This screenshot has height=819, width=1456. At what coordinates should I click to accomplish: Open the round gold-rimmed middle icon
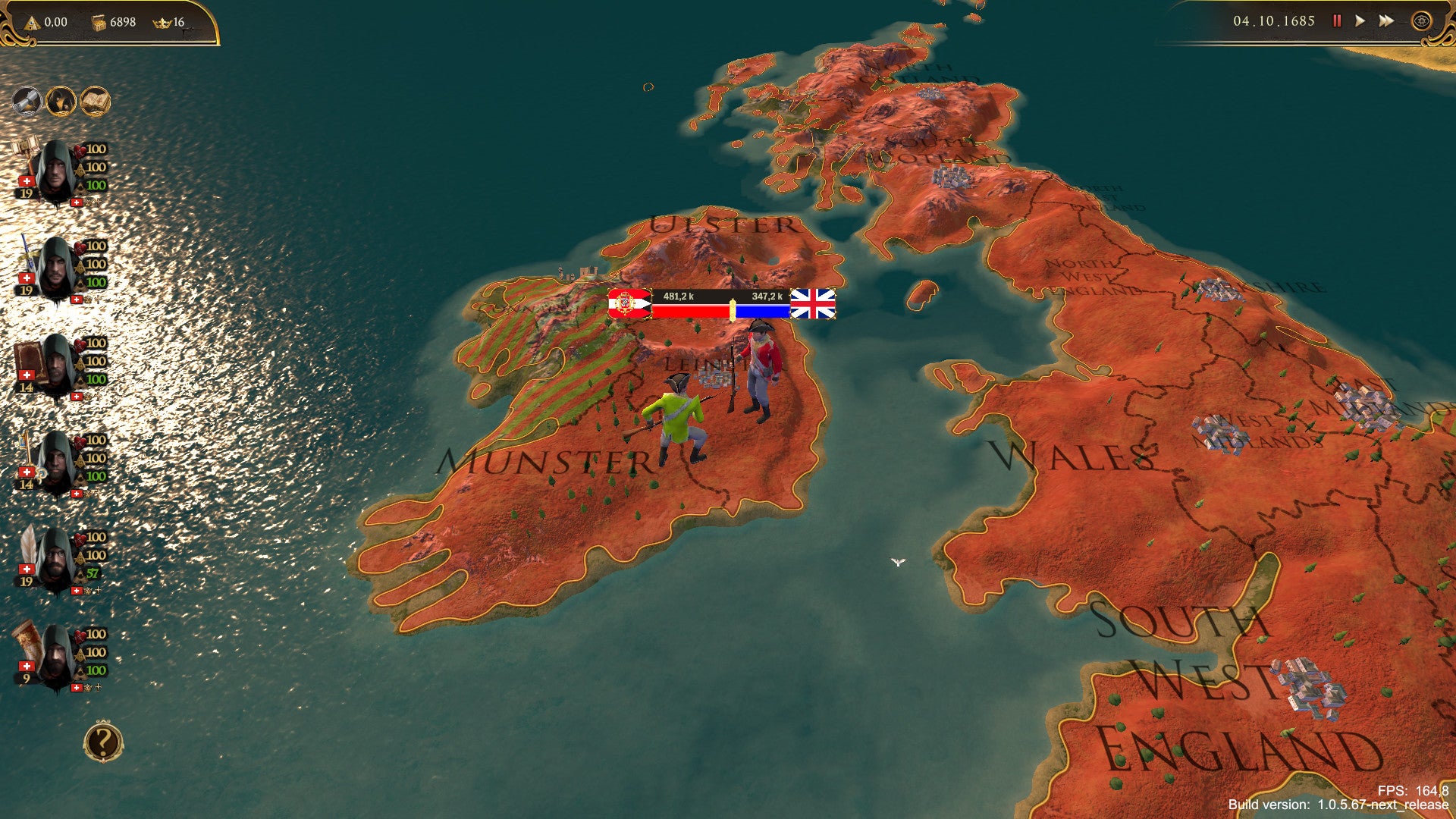click(x=61, y=101)
